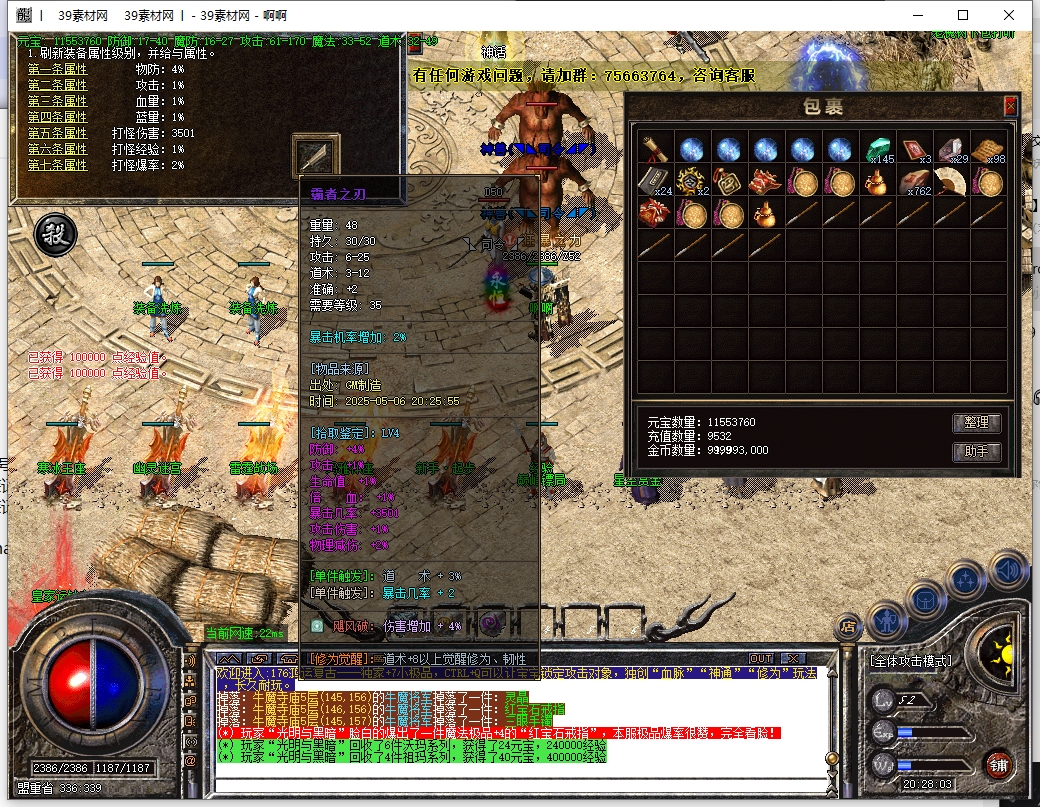
Task: Pick the red card stack x3
Action: [x=914, y=149]
